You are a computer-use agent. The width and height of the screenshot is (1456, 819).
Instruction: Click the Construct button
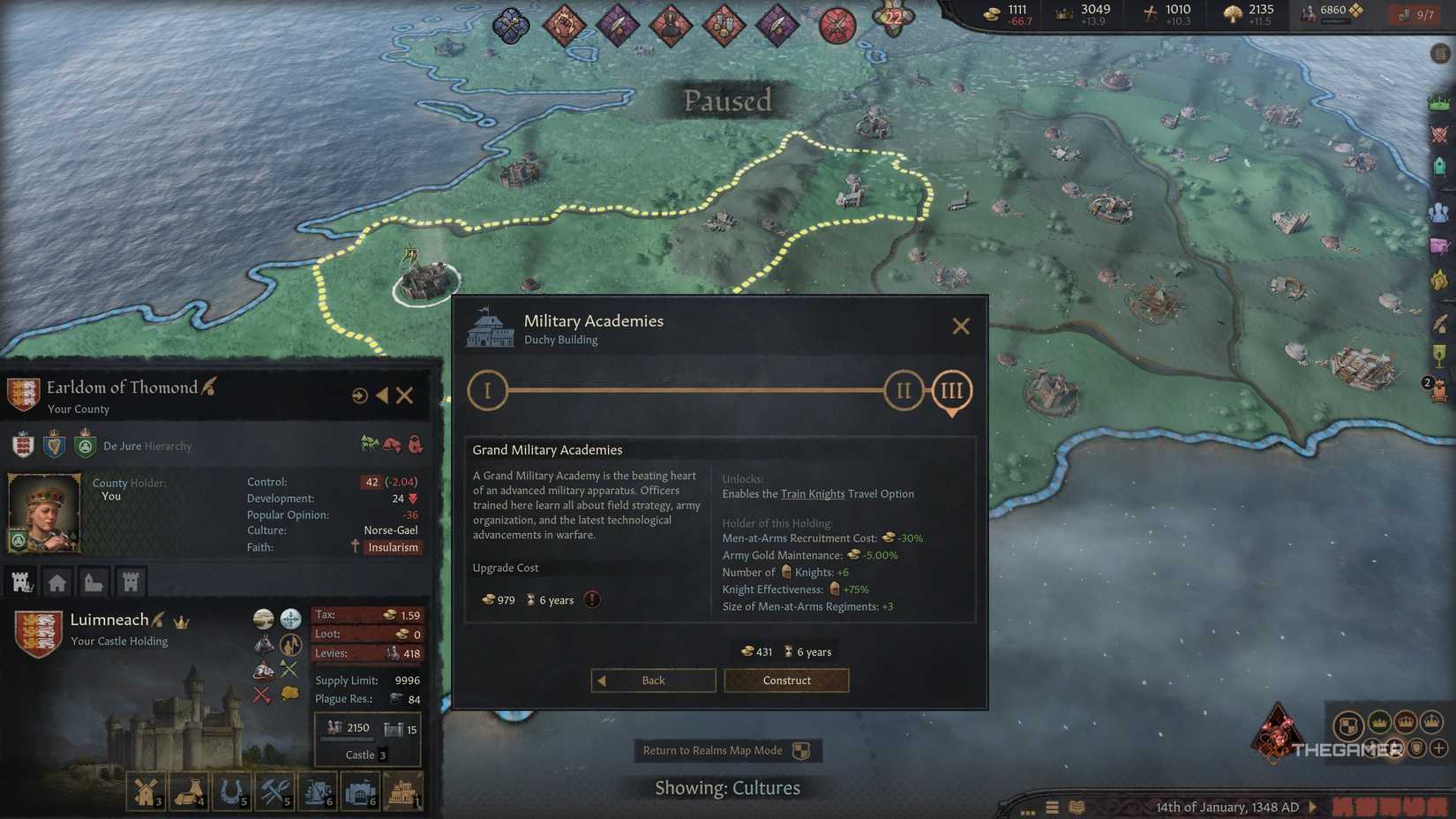pos(785,680)
